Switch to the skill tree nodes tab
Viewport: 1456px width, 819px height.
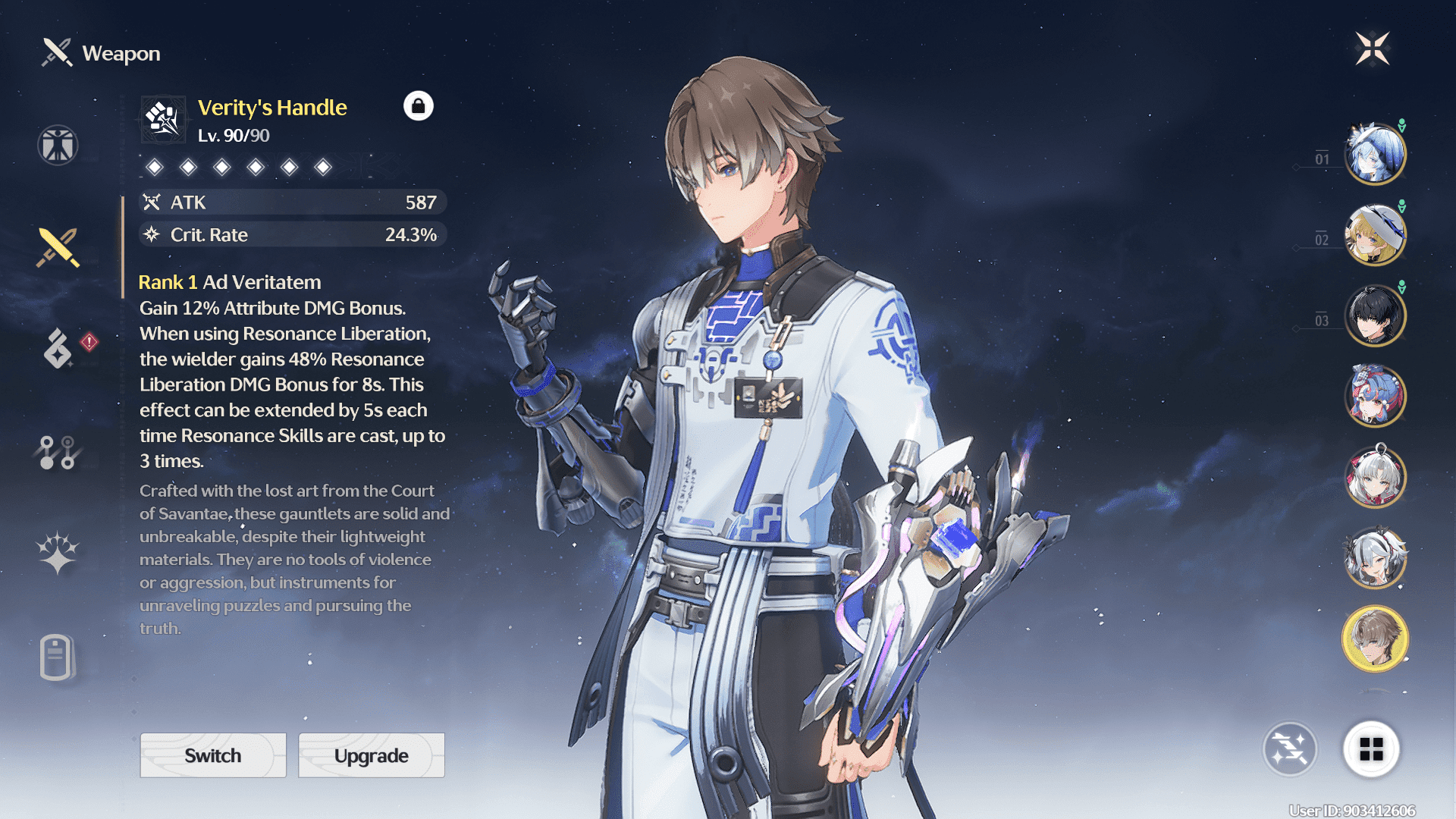point(58,452)
